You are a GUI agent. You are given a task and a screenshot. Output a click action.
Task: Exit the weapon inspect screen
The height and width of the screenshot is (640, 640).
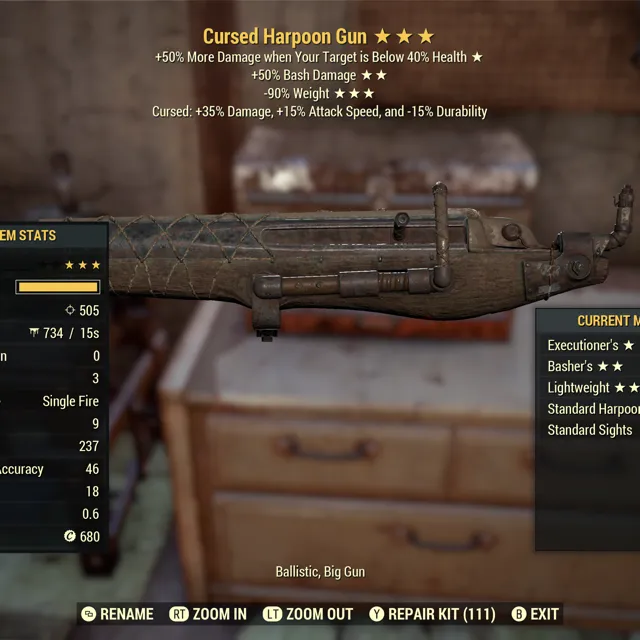click(x=535, y=614)
